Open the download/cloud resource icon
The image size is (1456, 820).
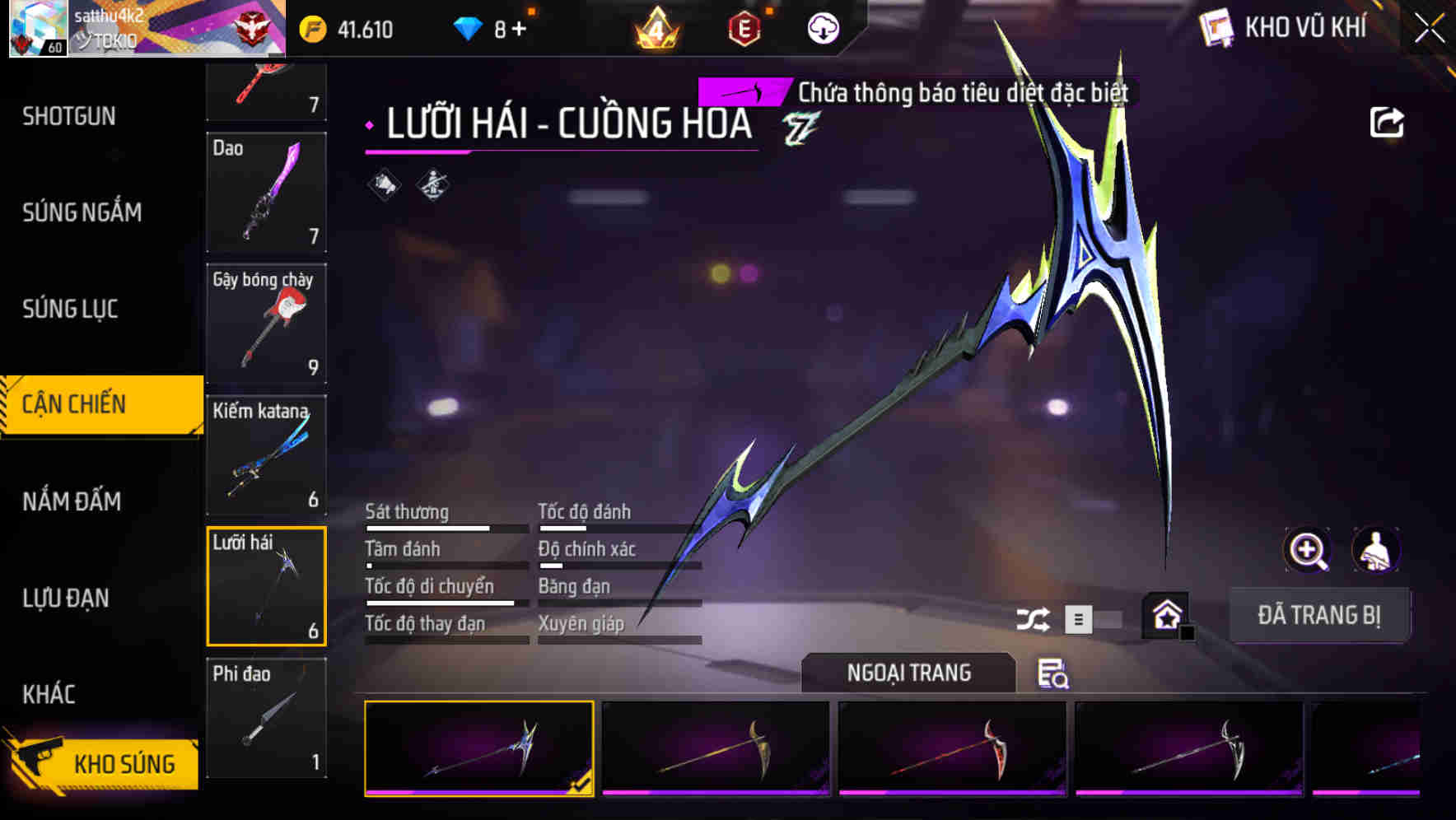823,27
